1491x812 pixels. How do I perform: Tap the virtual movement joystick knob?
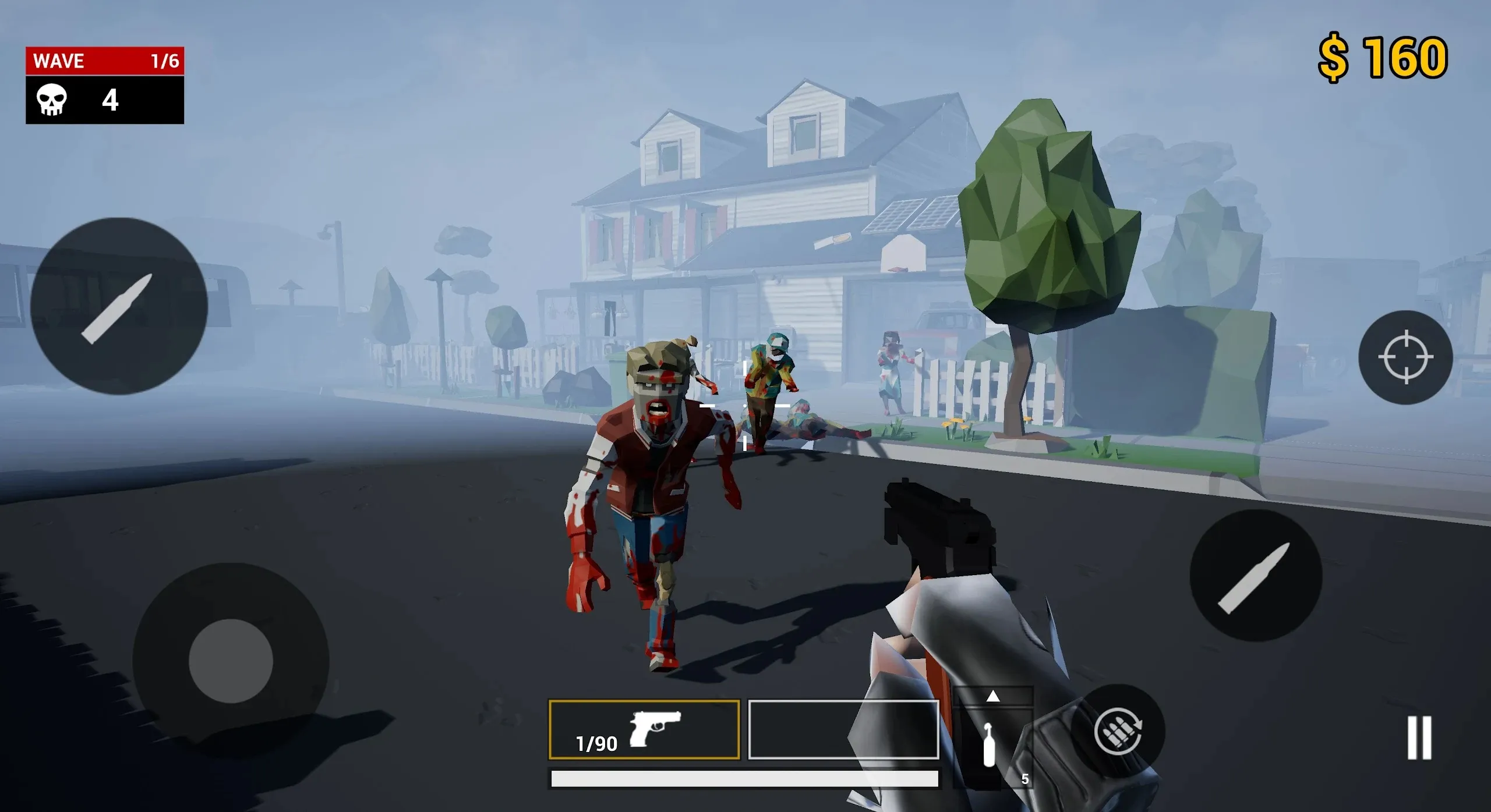coord(231,661)
